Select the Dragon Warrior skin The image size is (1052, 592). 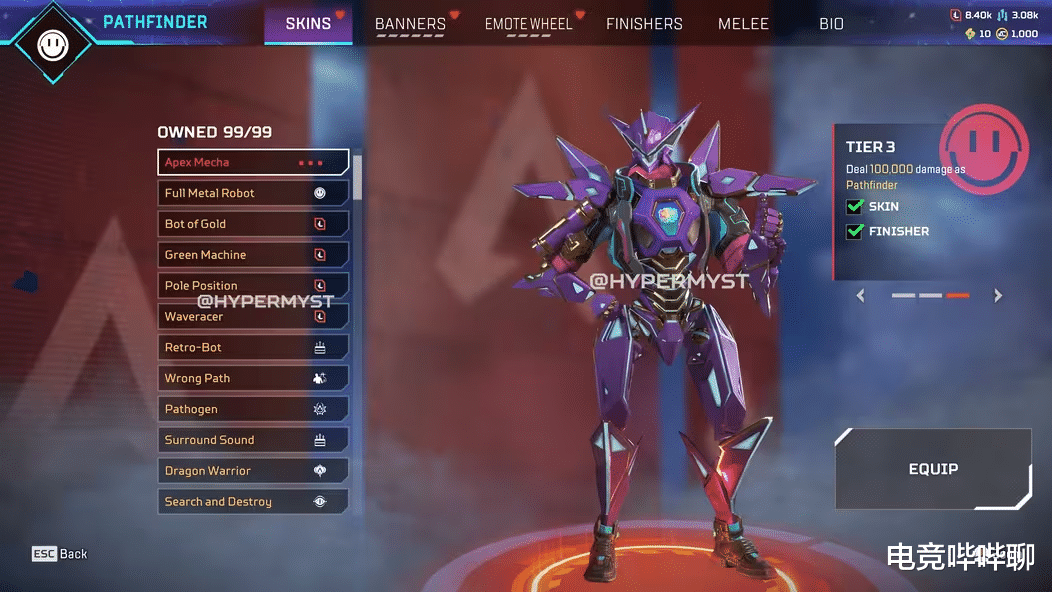[253, 471]
